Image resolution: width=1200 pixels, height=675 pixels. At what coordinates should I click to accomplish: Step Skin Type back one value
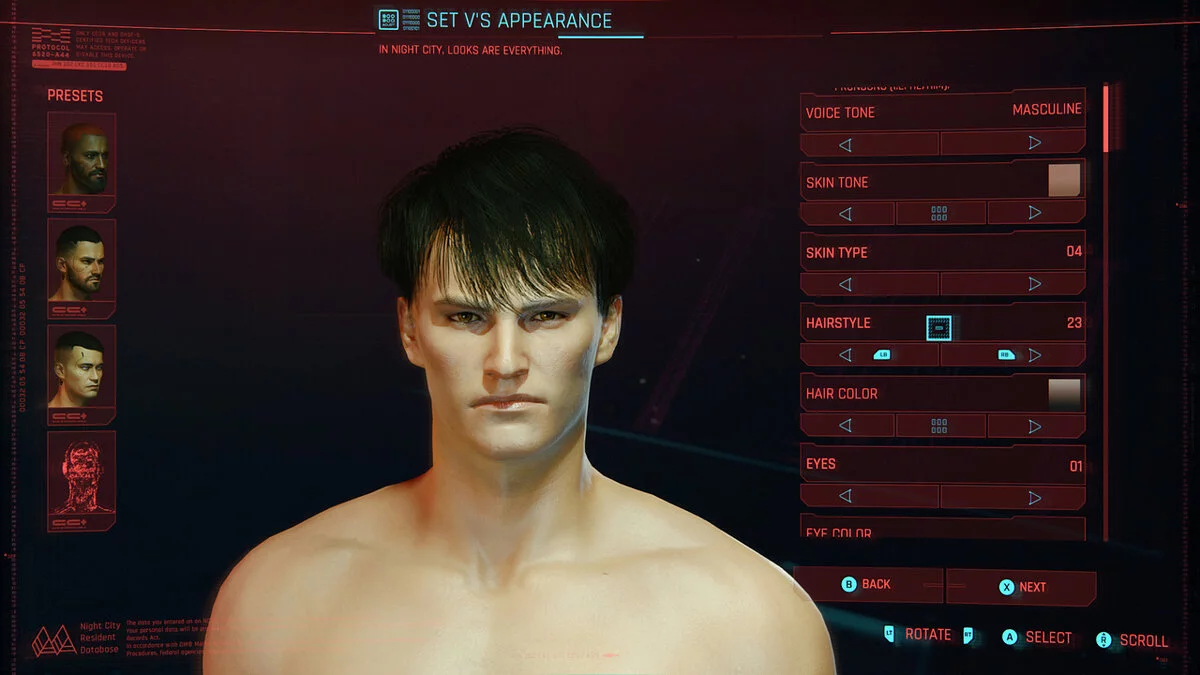[x=845, y=284]
